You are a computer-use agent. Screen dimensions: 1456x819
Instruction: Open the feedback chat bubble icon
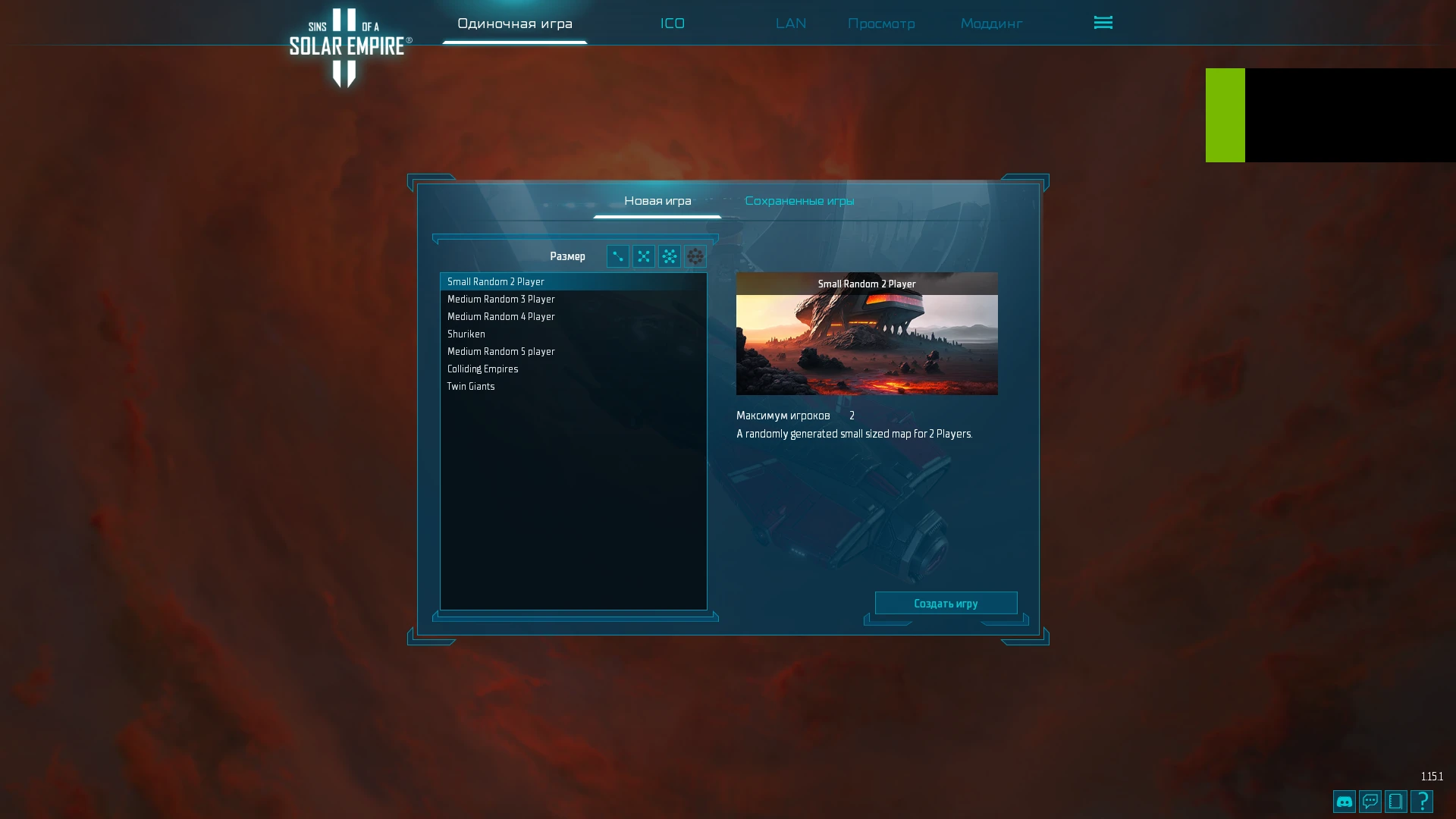click(x=1369, y=801)
